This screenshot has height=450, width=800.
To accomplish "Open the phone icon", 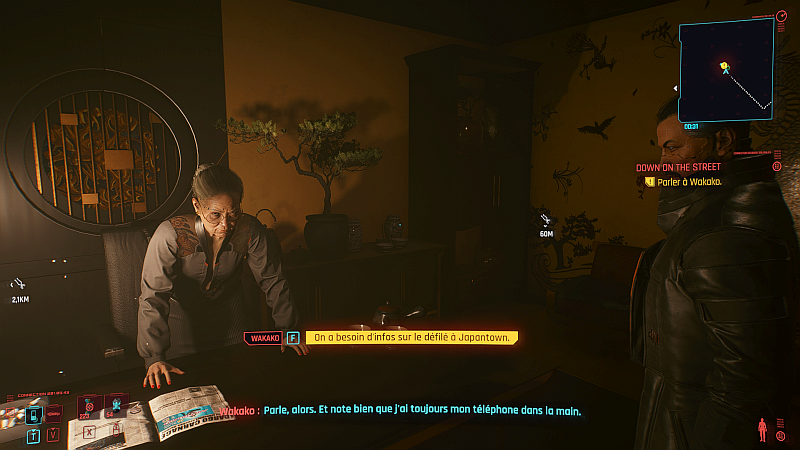I will click(33, 413).
